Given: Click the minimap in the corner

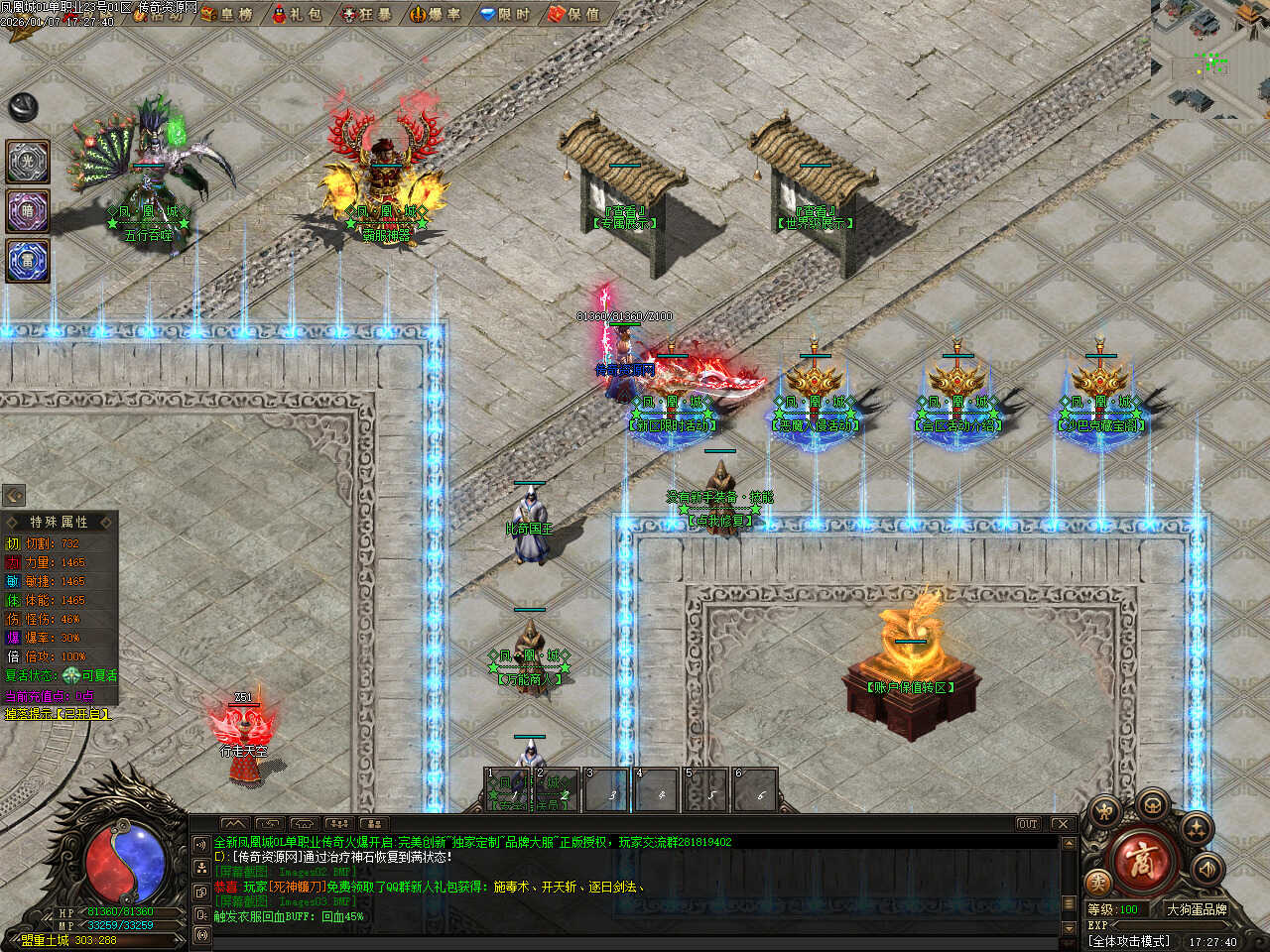Looking at the screenshot, I should [x=1209, y=59].
